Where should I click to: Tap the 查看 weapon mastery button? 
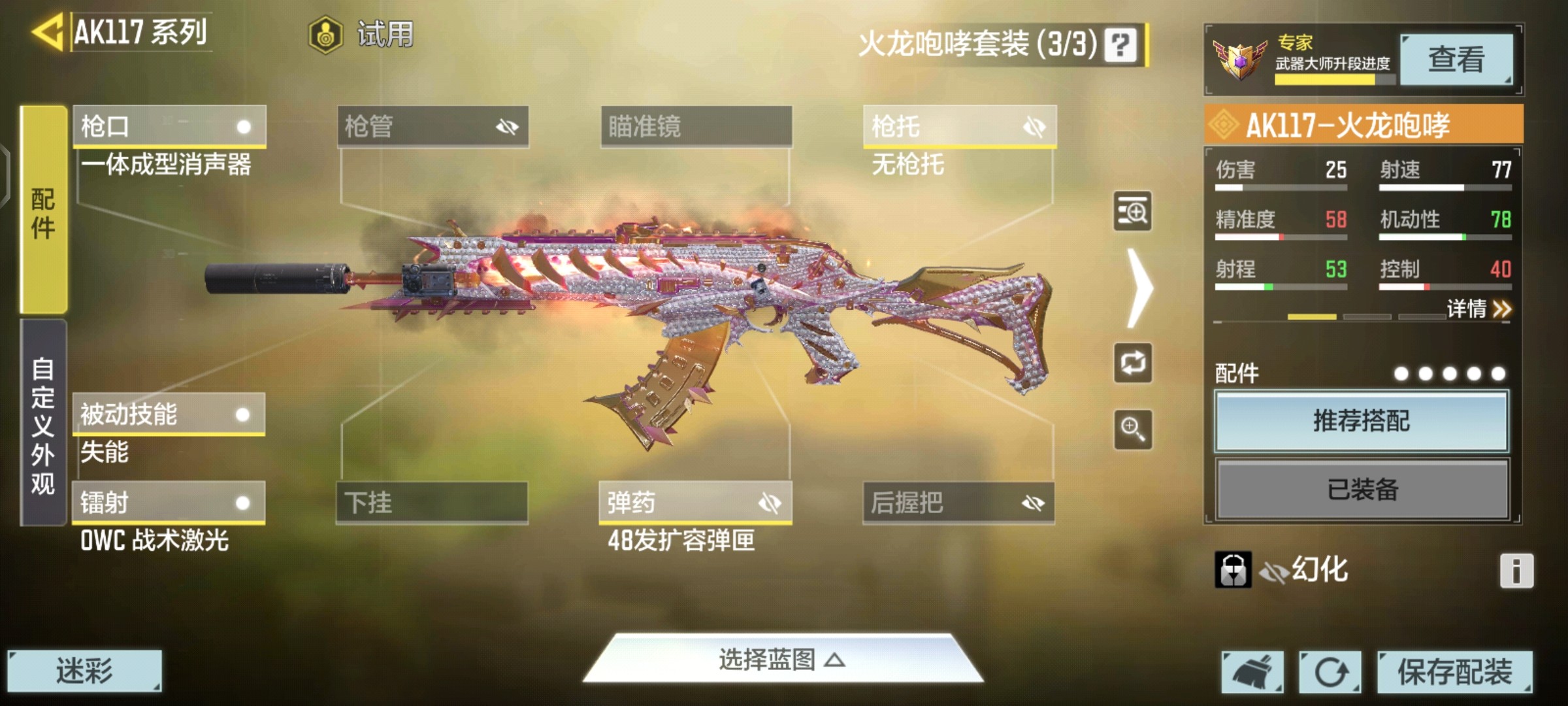pyautogui.click(x=1456, y=60)
